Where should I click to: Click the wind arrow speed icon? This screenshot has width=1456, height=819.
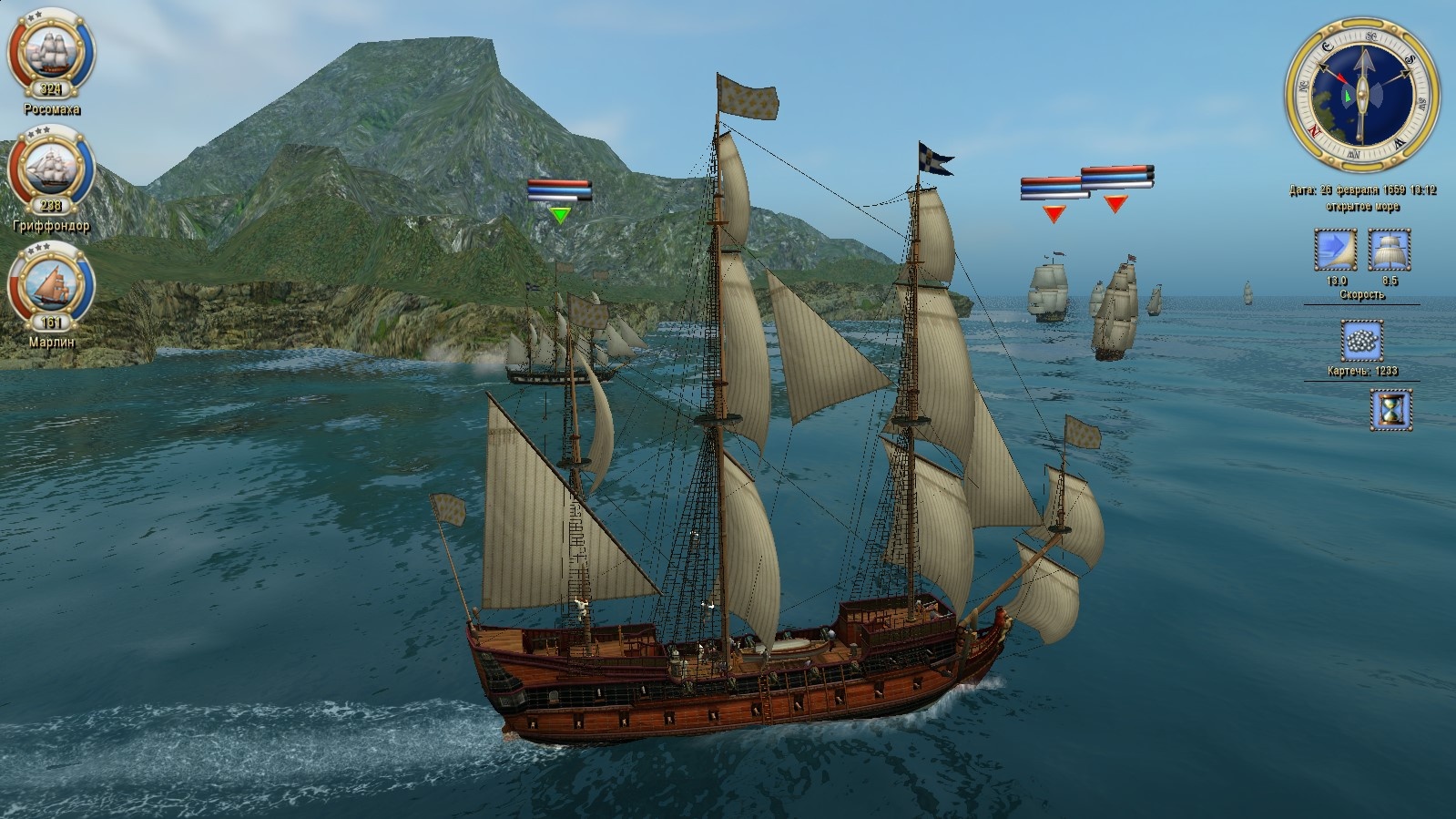pos(1335,250)
